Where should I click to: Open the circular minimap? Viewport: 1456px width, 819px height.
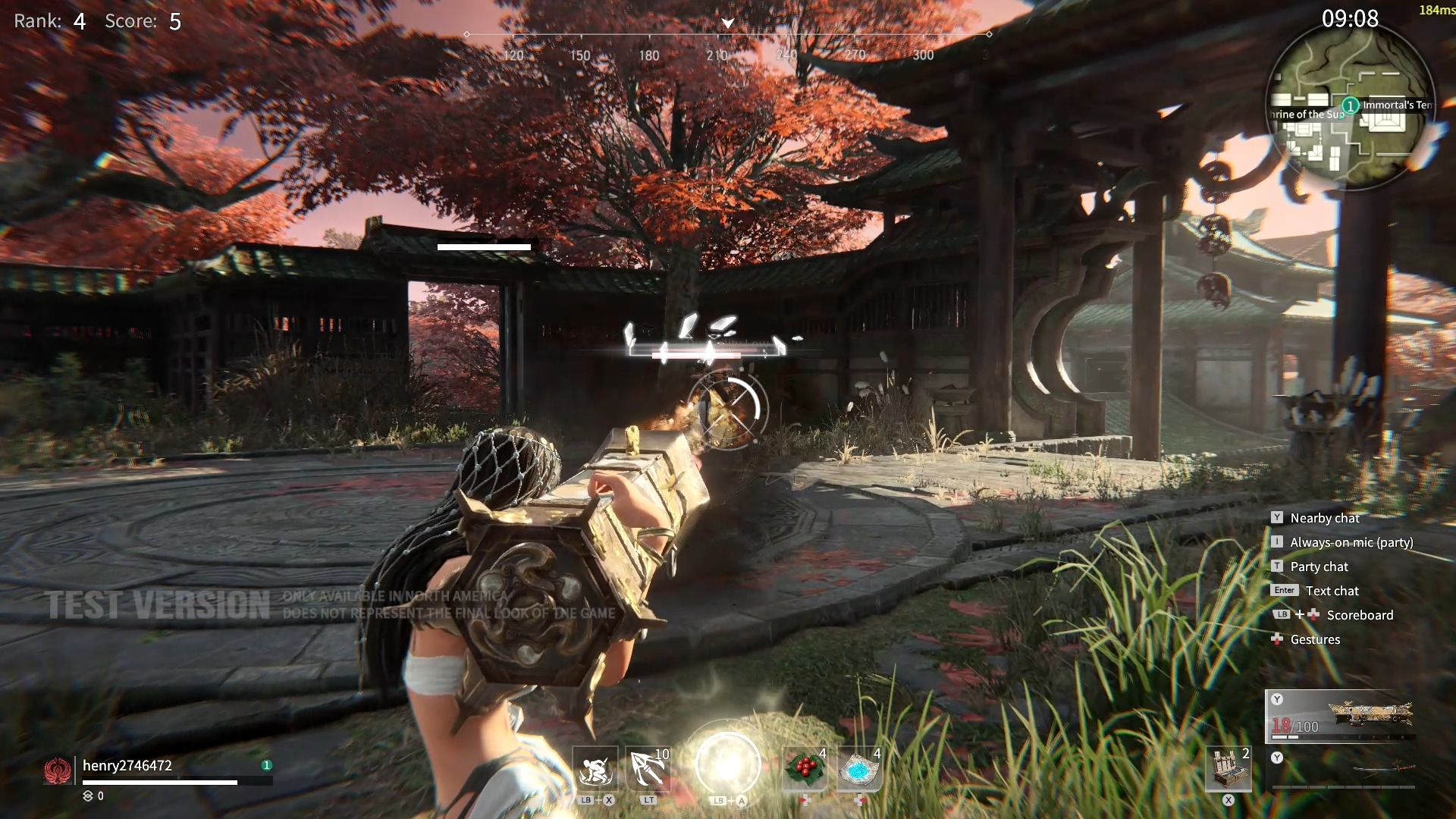[1351, 106]
